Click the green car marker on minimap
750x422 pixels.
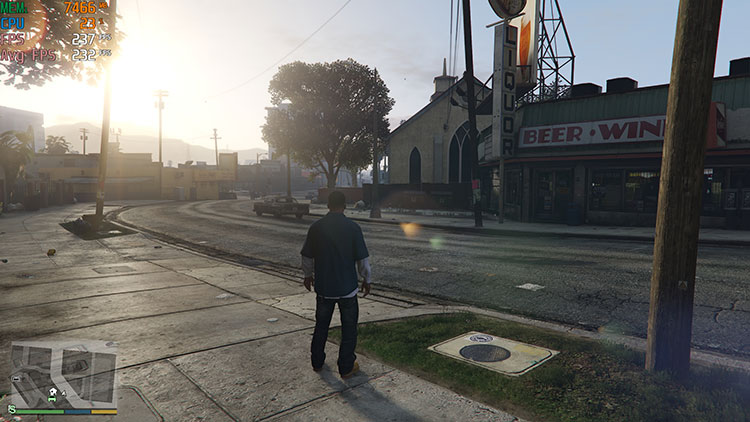52,399
